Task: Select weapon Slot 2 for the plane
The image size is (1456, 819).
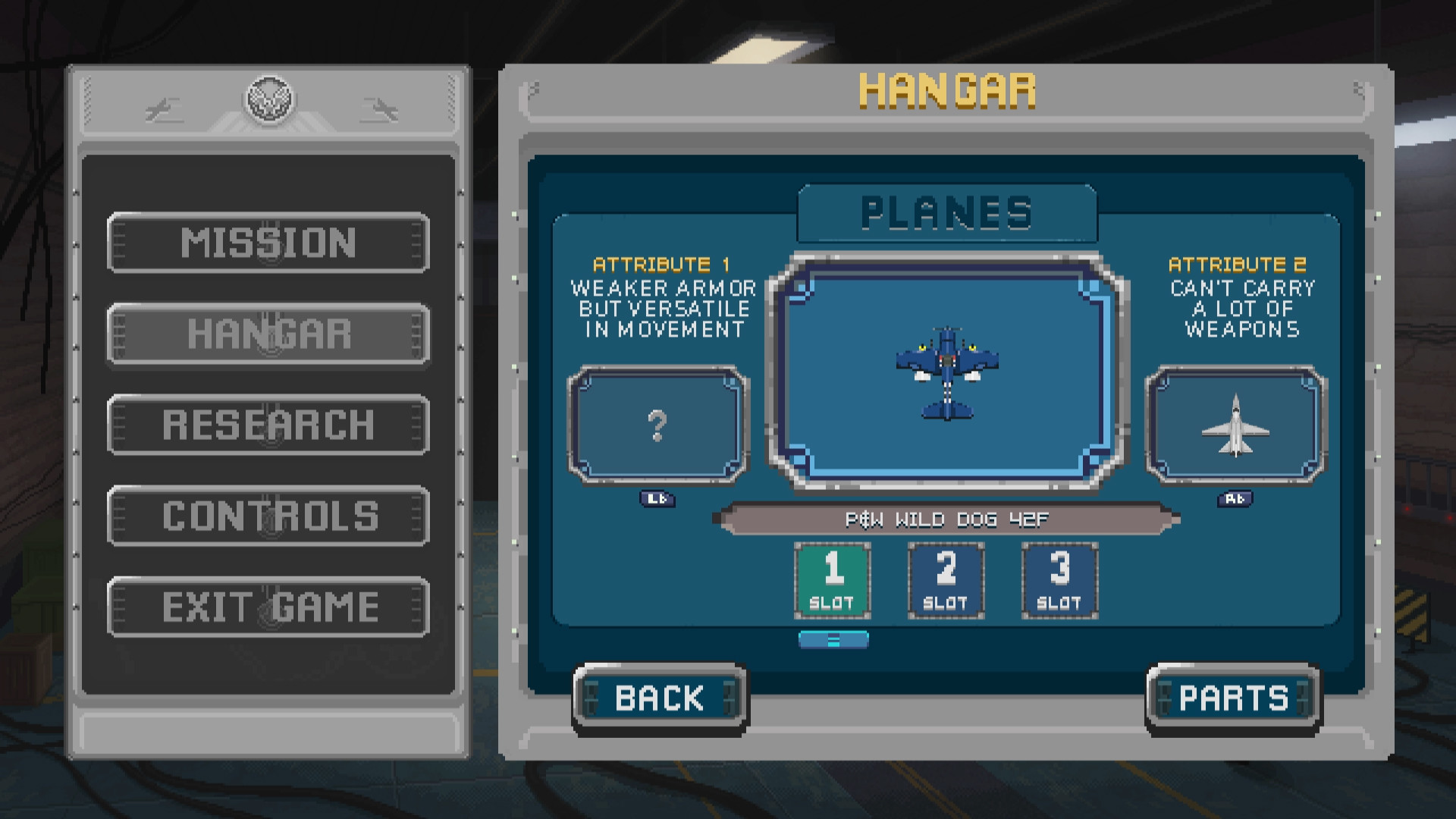Action: coord(946,579)
